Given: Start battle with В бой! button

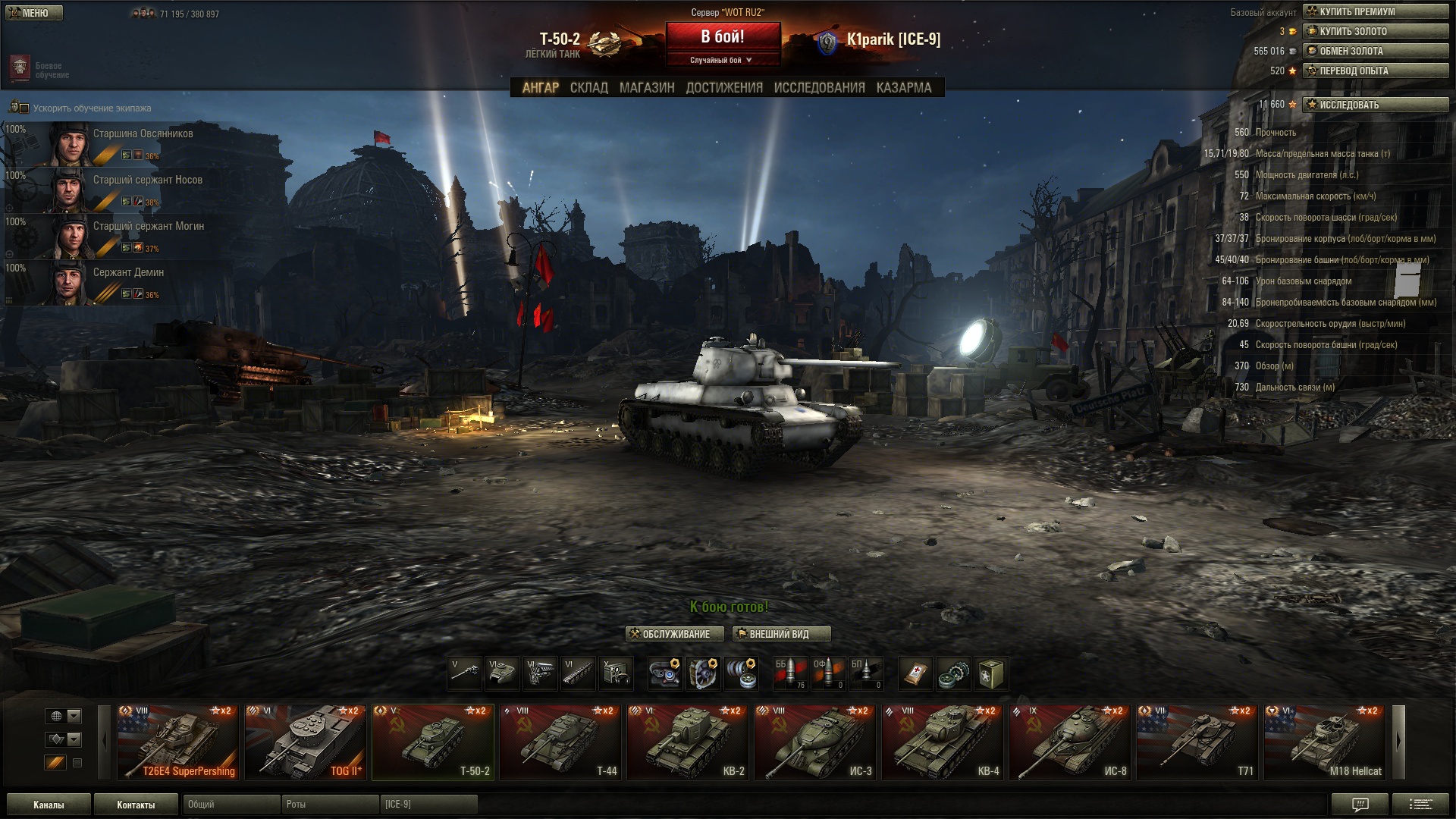Looking at the screenshot, I should (723, 37).
